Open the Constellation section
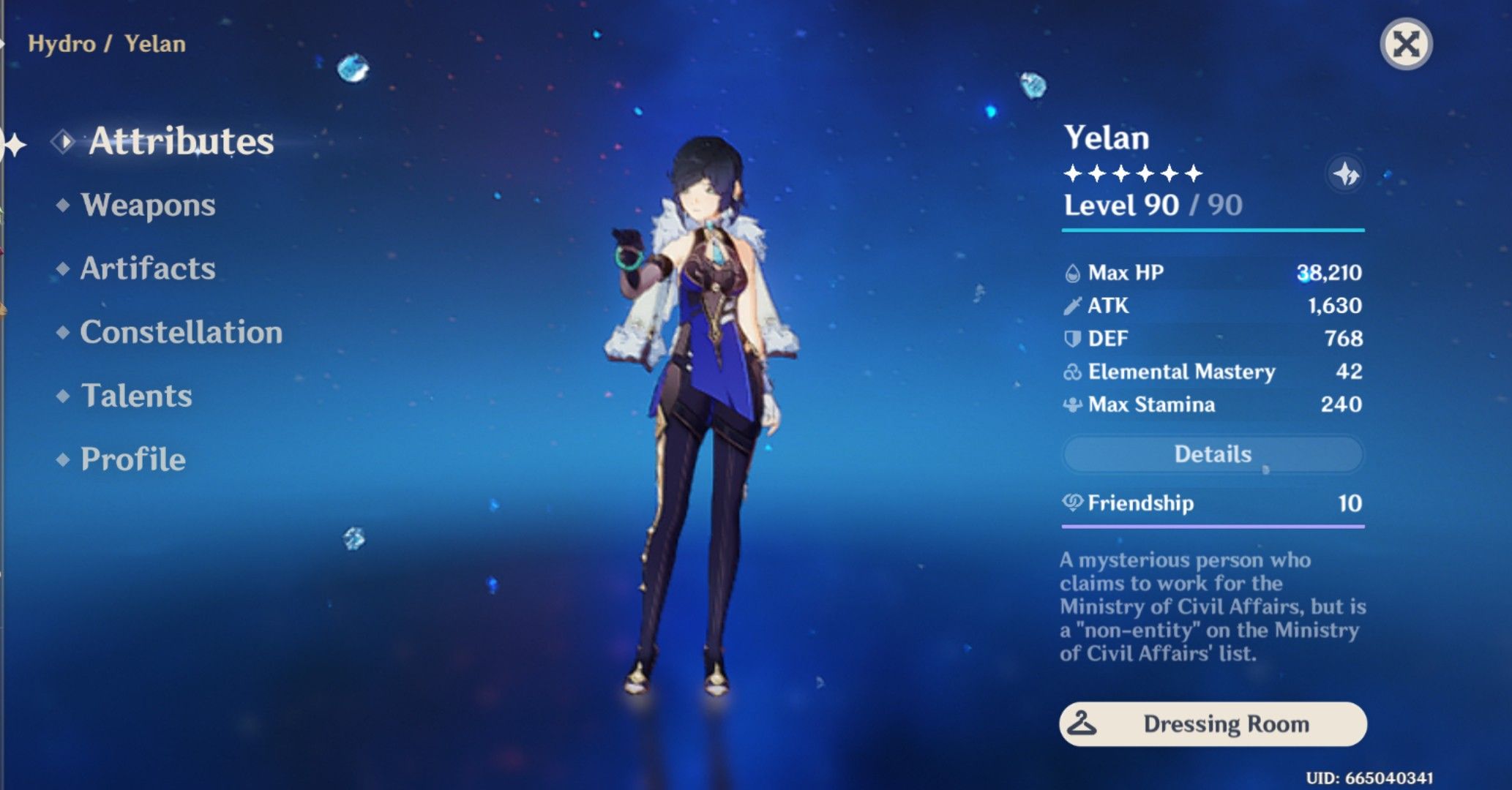The height and width of the screenshot is (790, 1512). coord(182,333)
